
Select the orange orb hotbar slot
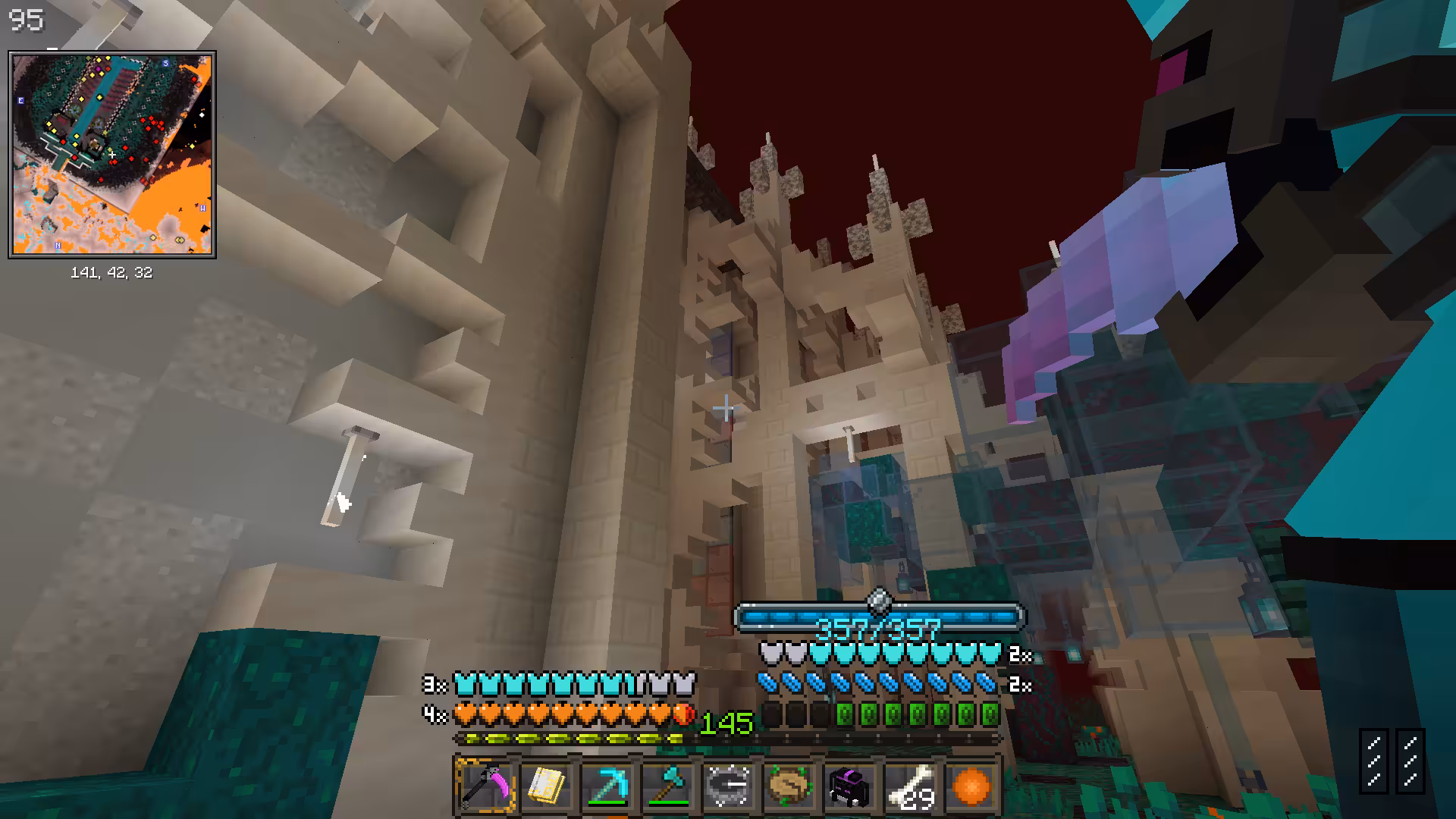[971, 786]
